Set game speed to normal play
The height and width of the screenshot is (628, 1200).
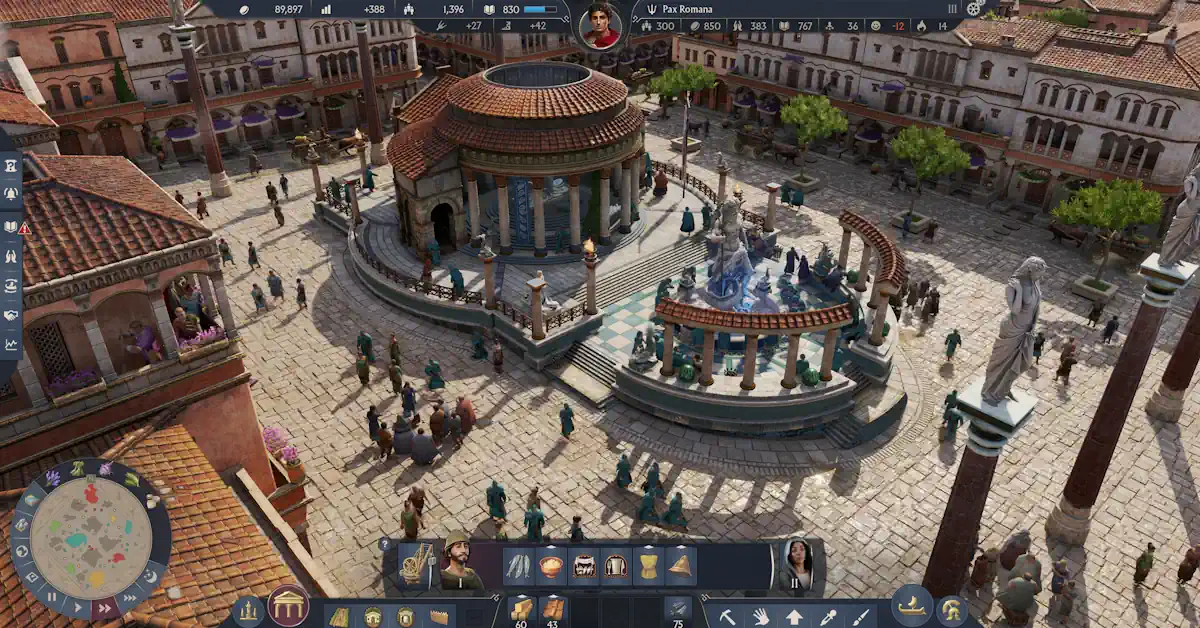77,606
